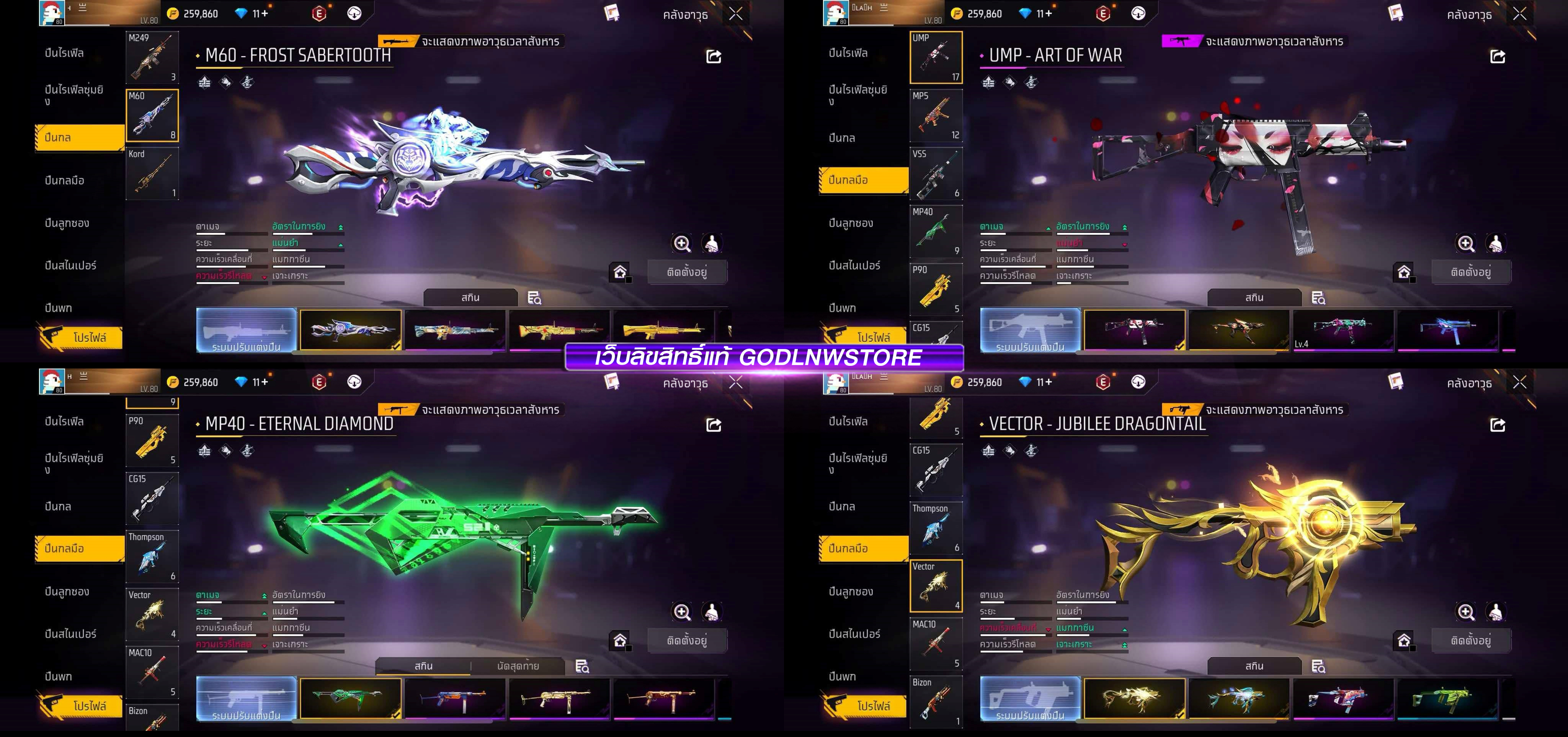The width and height of the screenshot is (1568, 737).
Task: Select the highlighted ปืนกล category on M60 screen
Action: coord(79,138)
